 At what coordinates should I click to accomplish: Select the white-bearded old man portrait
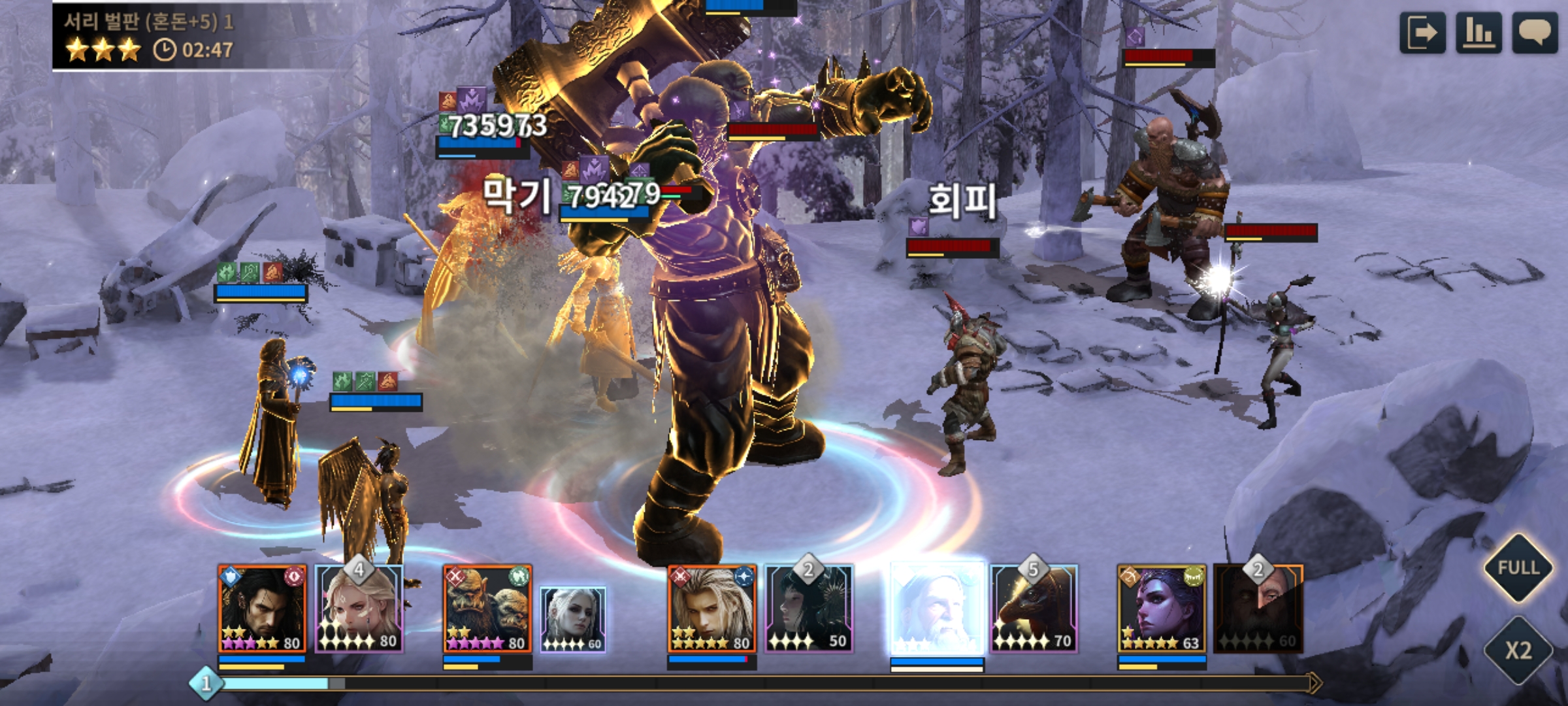937,609
